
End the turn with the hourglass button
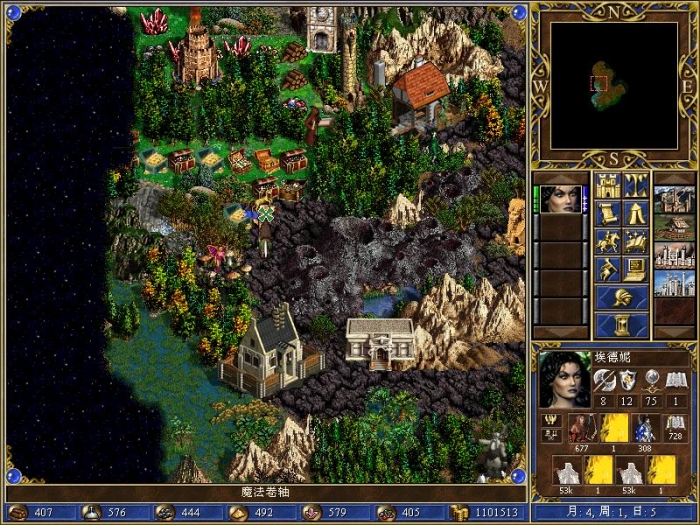click(622, 325)
